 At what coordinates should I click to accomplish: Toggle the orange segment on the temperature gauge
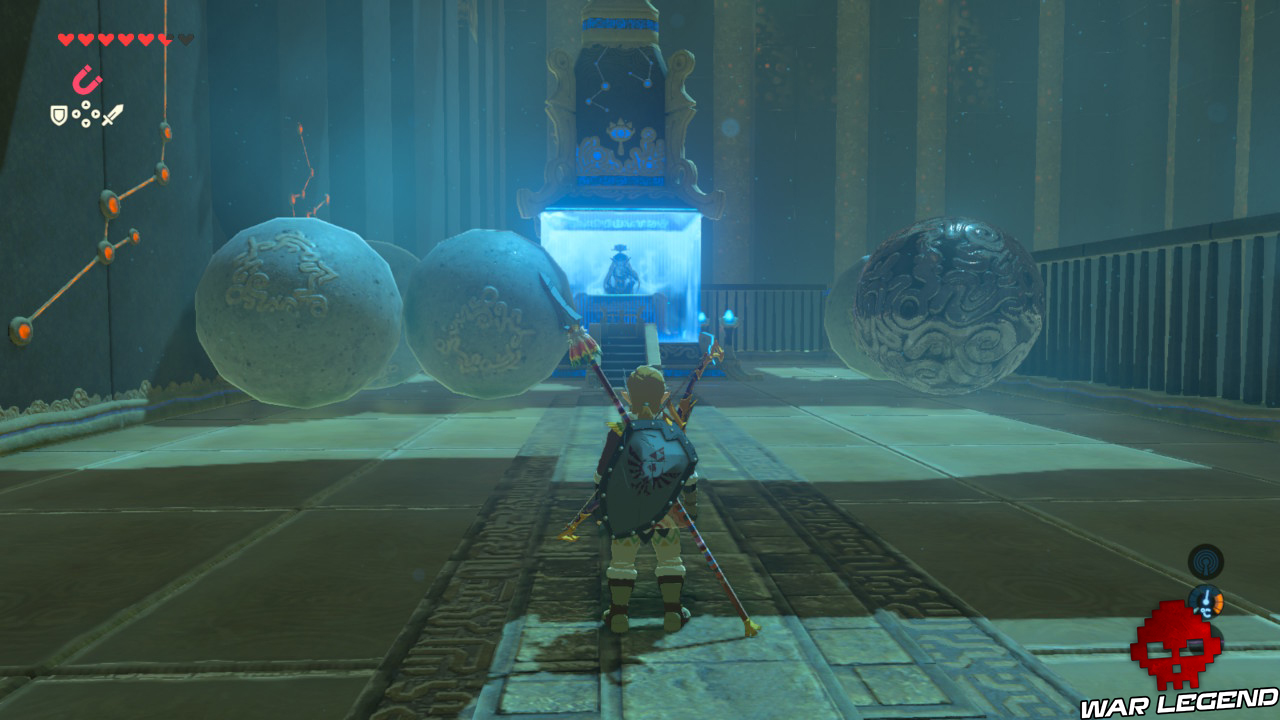pyautogui.click(x=1218, y=604)
